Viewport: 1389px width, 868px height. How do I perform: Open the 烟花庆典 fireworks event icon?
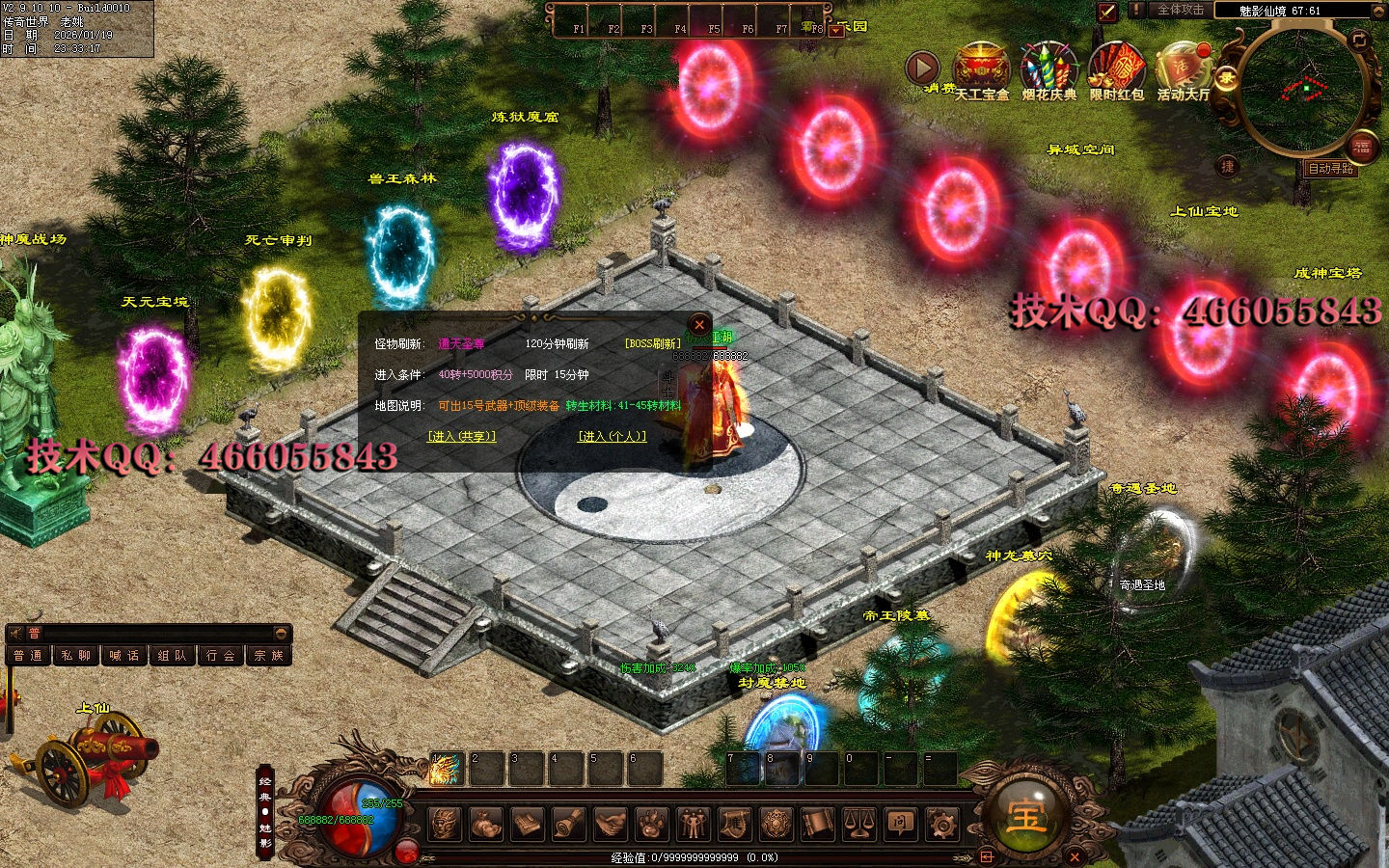(1049, 68)
